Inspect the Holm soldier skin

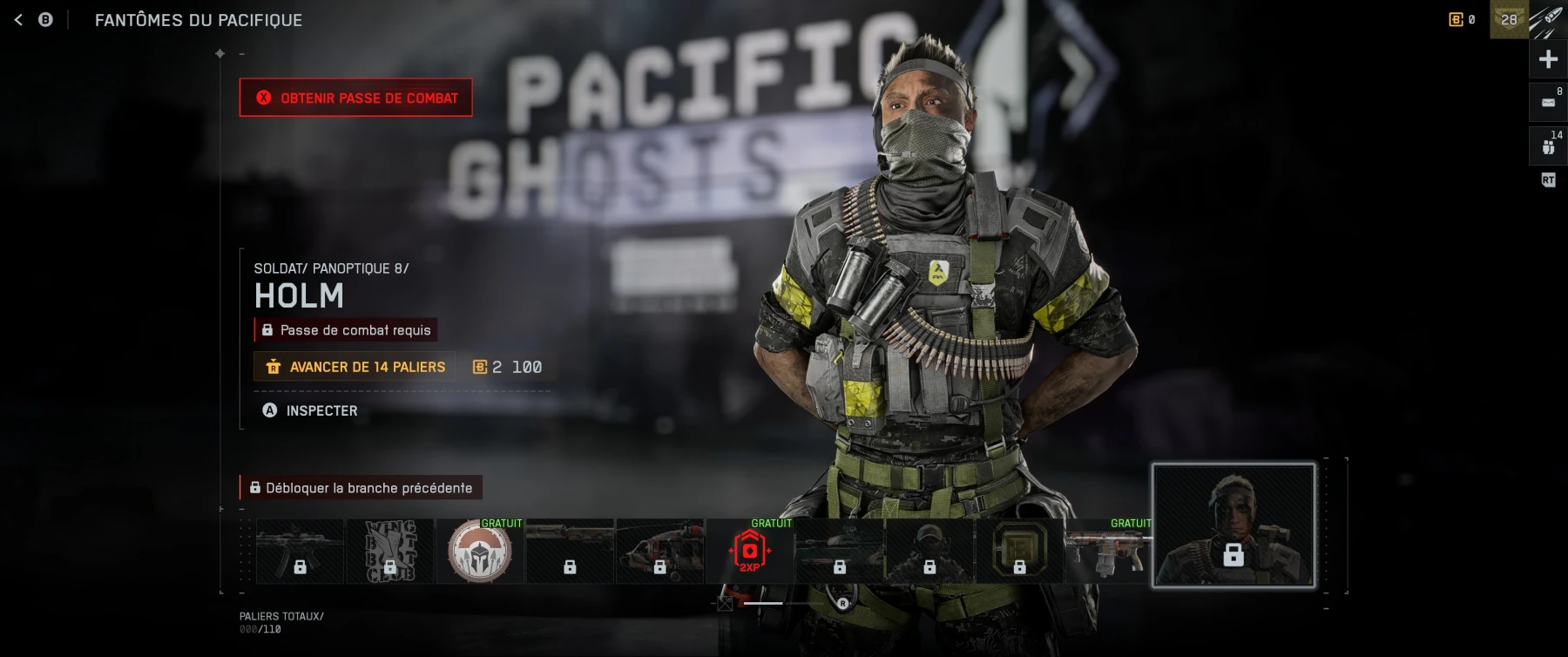[310, 410]
